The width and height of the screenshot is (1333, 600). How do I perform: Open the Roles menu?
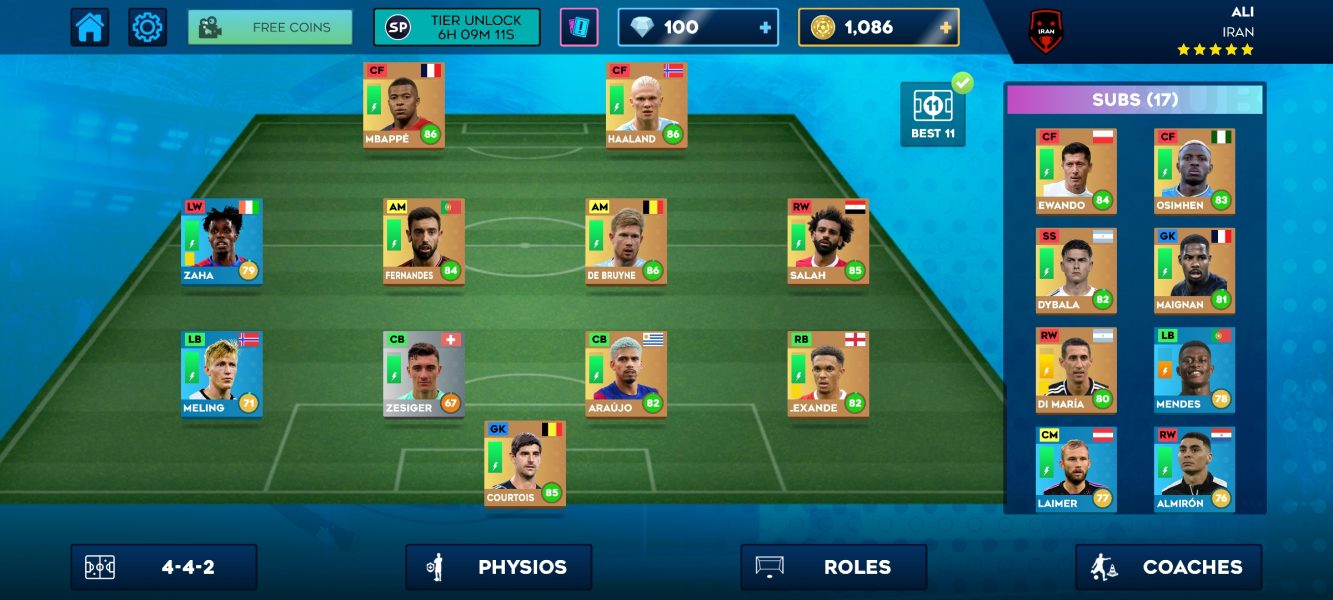(833, 567)
